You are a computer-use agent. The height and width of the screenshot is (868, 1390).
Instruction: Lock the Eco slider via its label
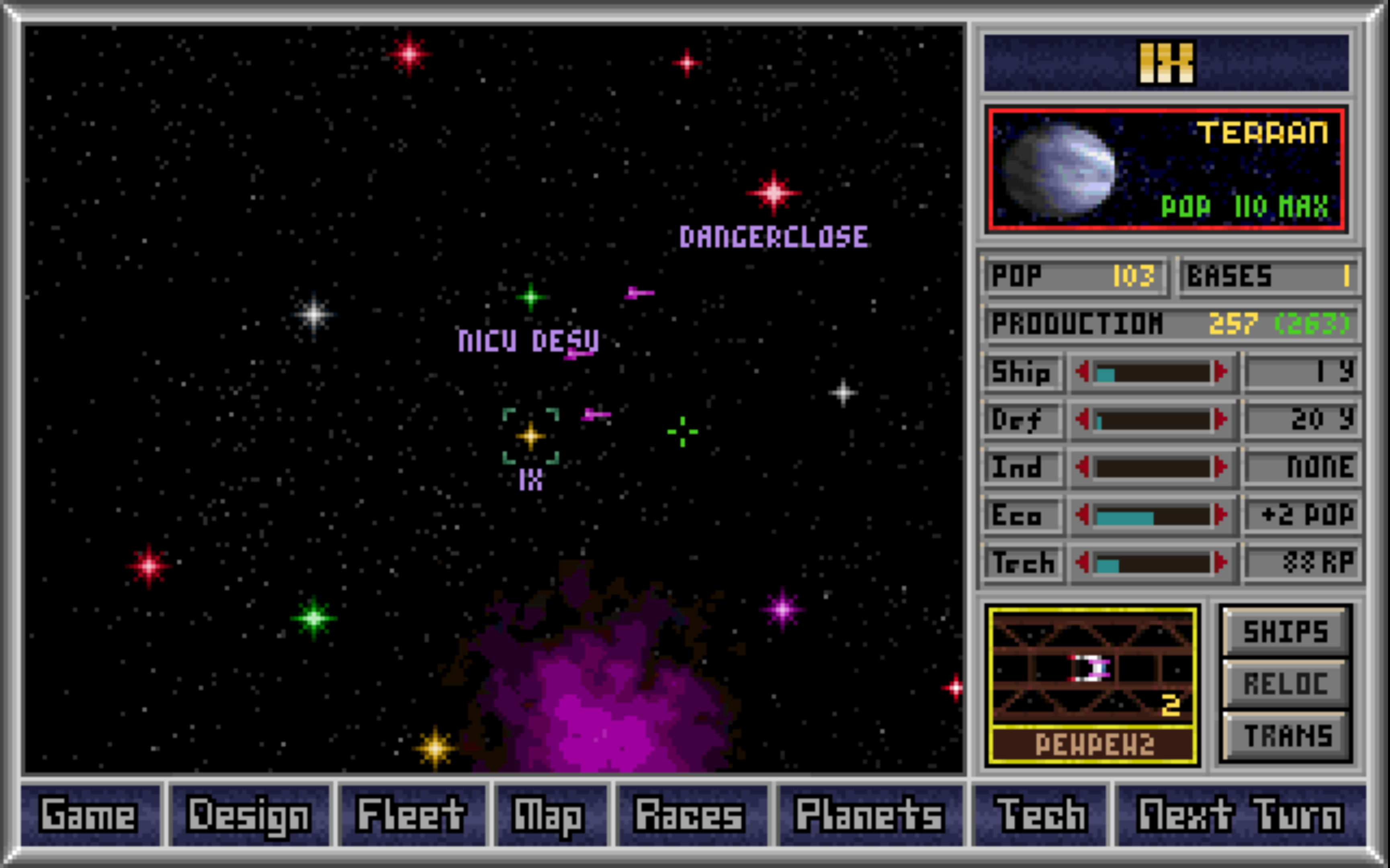(x=1021, y=515)
